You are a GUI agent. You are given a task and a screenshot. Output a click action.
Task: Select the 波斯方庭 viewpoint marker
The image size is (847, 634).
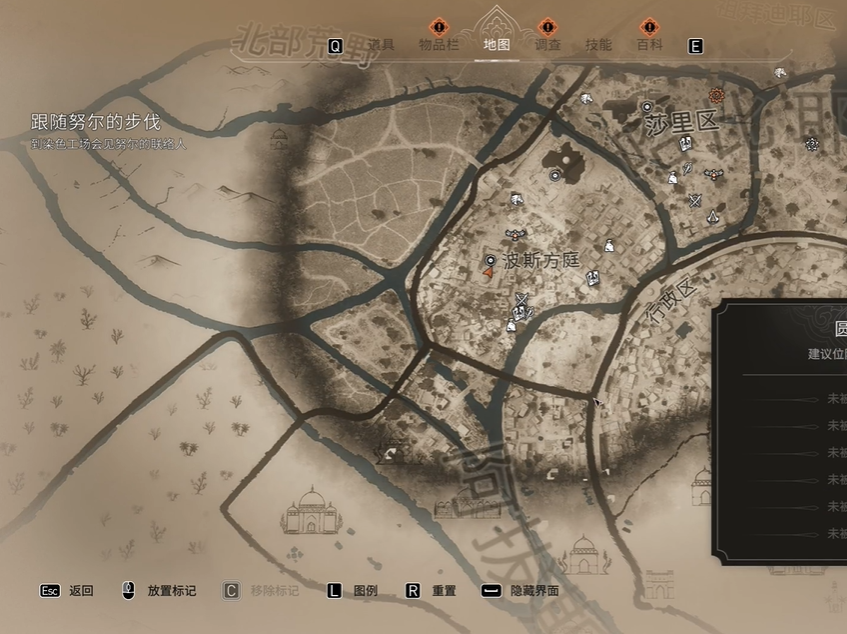coord(491,260)
